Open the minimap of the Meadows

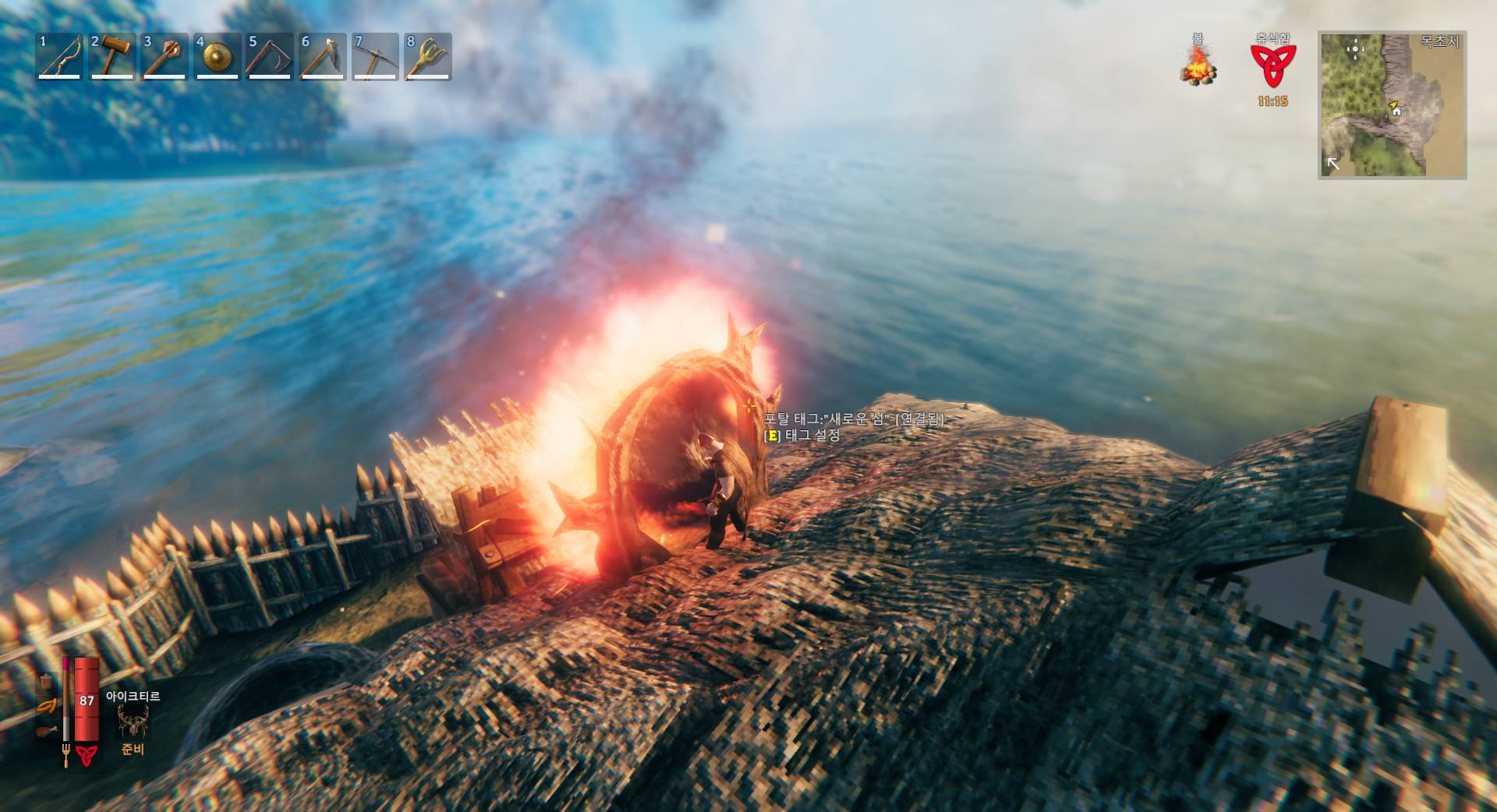pyautogui.click(x=1392, y=105)
